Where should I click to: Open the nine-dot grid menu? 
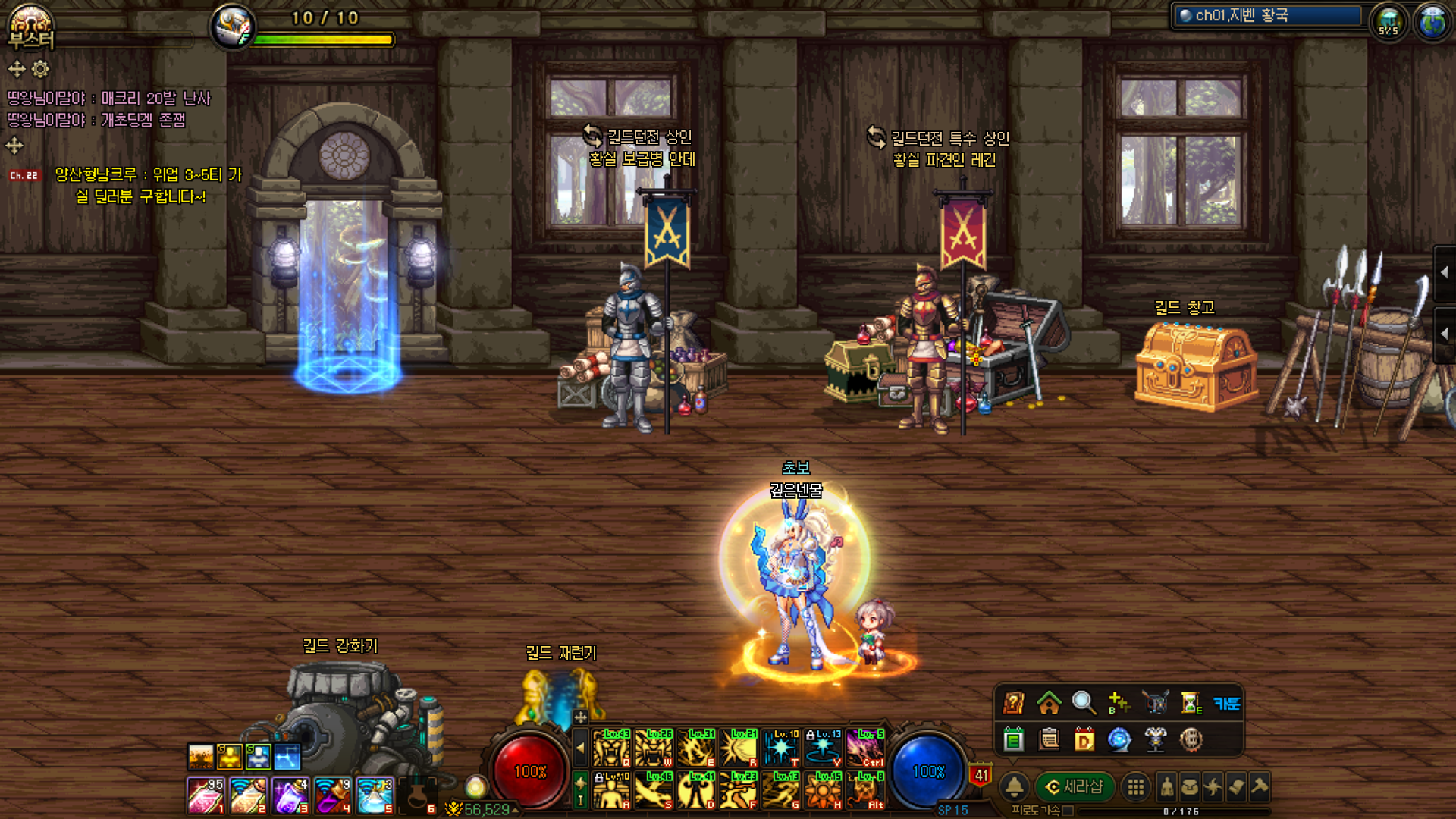point(1135,787)
